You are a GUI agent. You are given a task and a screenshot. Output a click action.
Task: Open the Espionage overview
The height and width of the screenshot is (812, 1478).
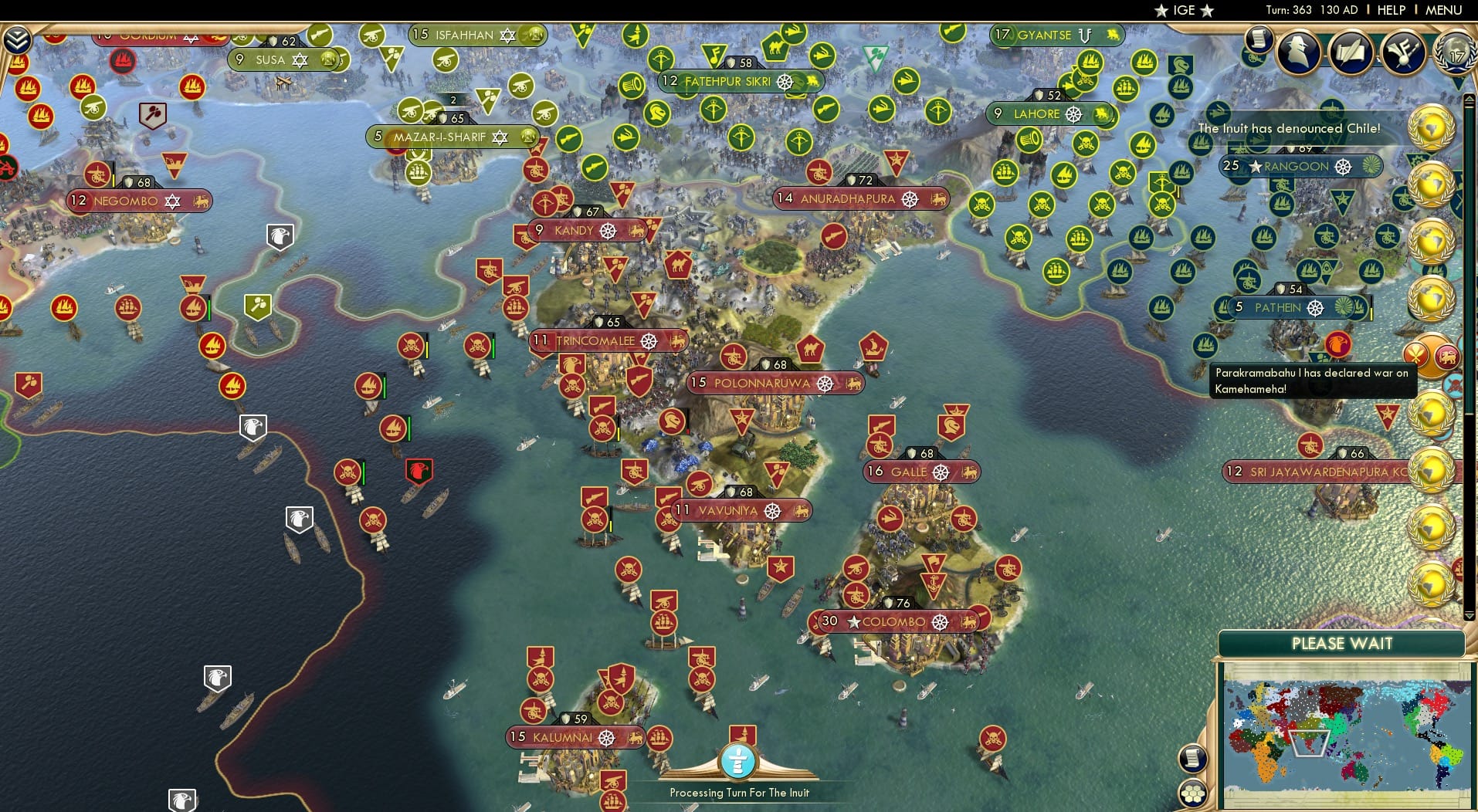pos(1297,52)
